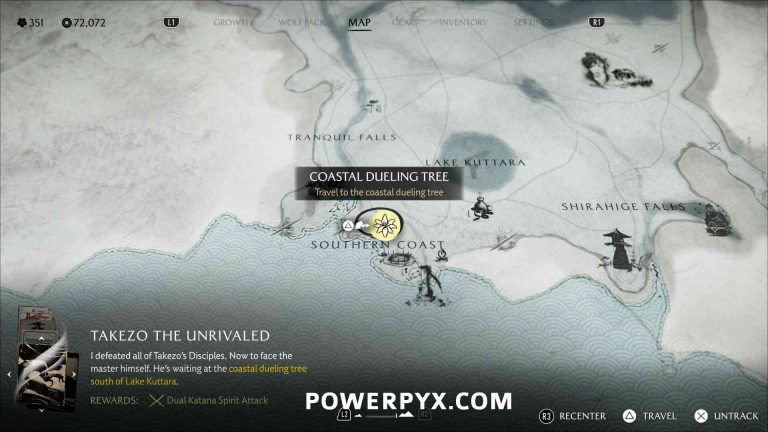
Task: Select the Map tab
Action: [x=359, y=22]
